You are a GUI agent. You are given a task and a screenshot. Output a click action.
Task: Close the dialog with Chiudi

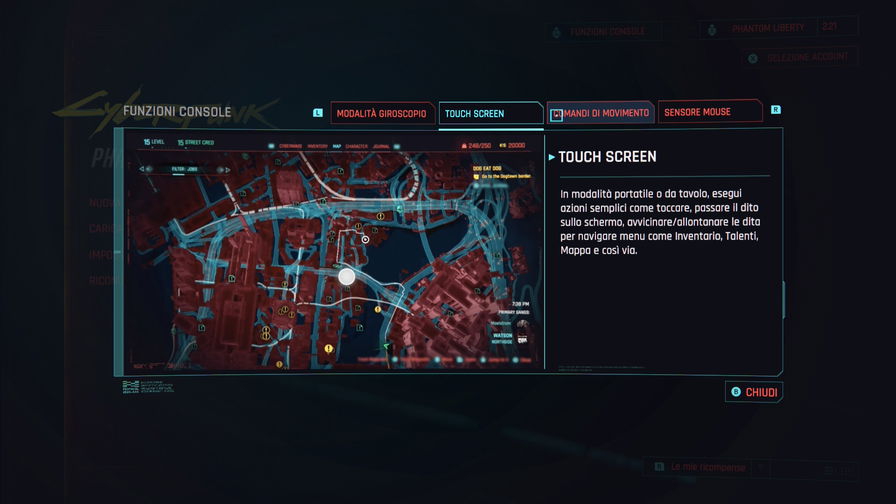pyautogui.click(x=754, y=392)
